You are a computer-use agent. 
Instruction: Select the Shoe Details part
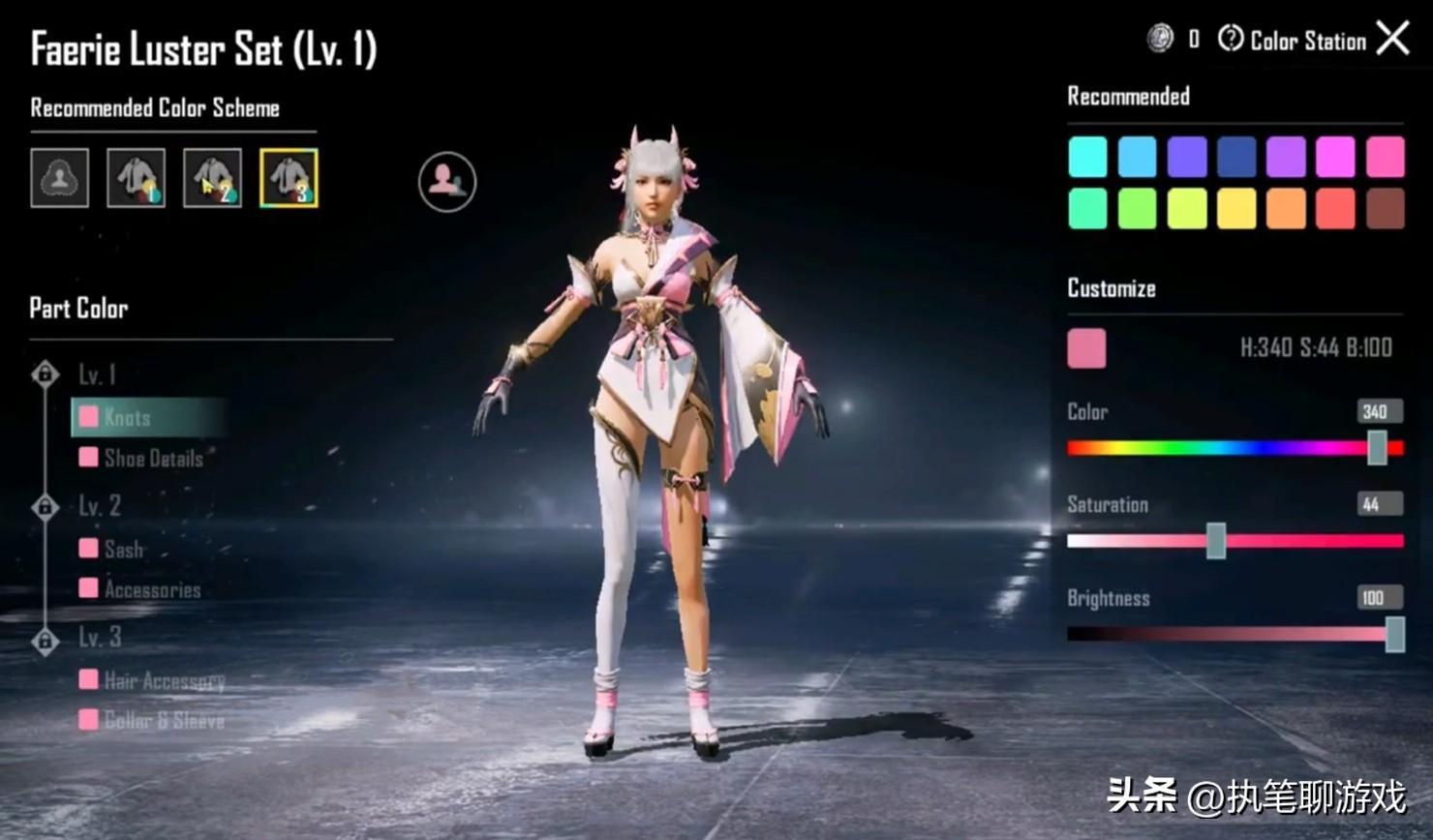(152, 458)
